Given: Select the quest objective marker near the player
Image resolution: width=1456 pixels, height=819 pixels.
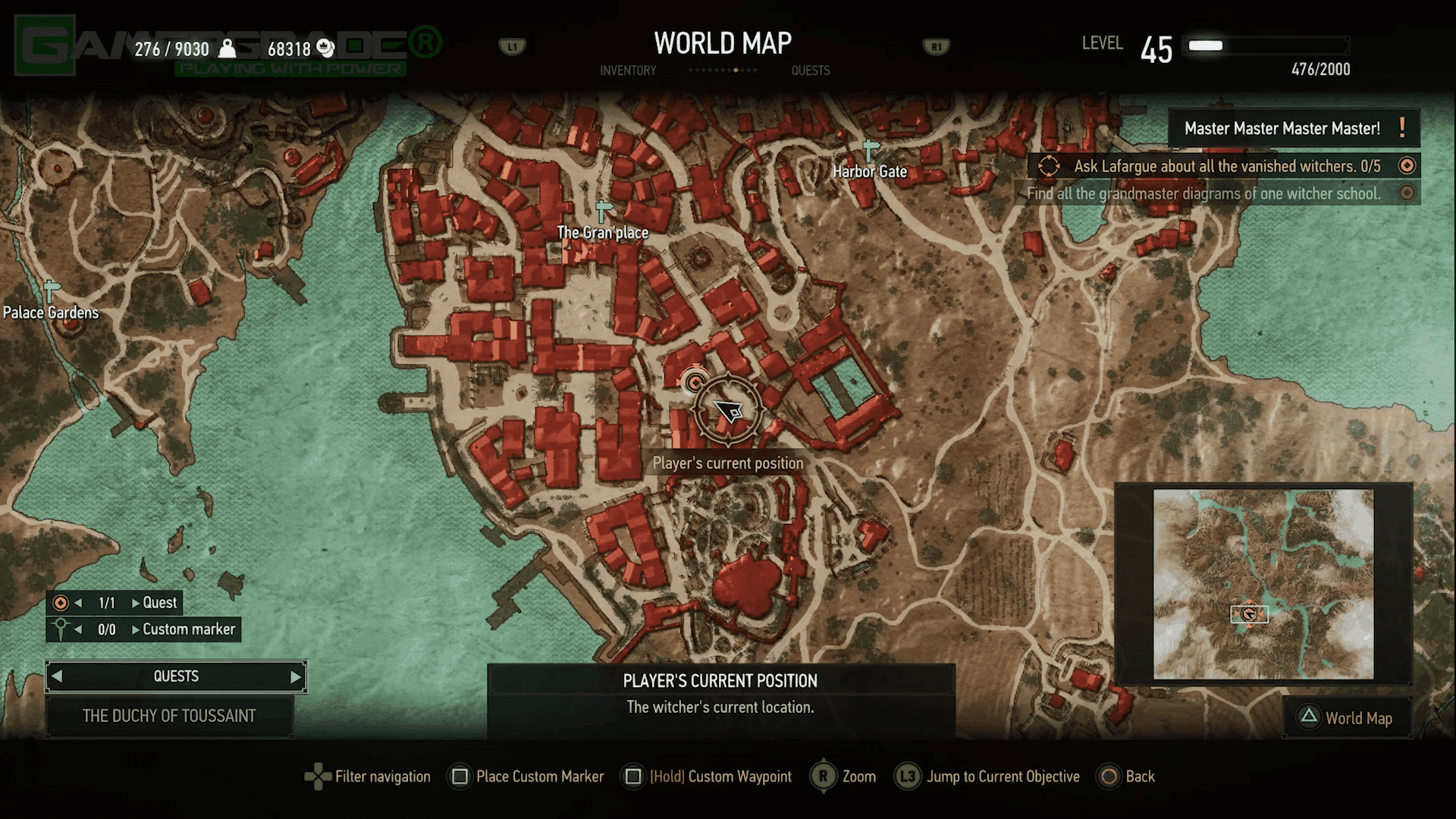Looking at the screenshot, I should [x=695, y=381].
